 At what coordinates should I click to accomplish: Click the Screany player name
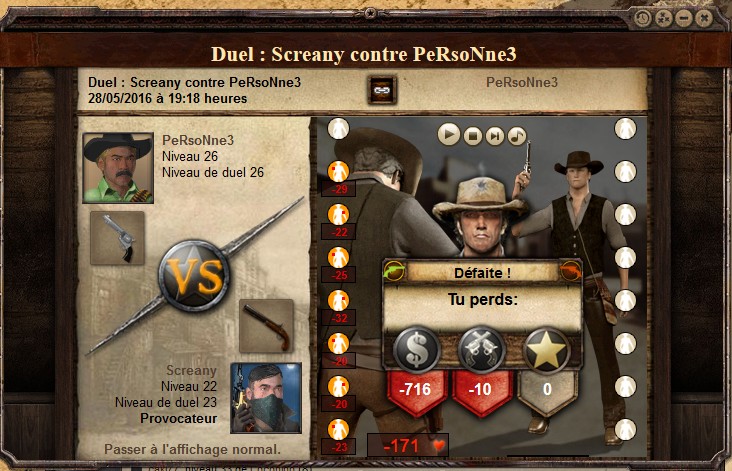coord(191,371)
